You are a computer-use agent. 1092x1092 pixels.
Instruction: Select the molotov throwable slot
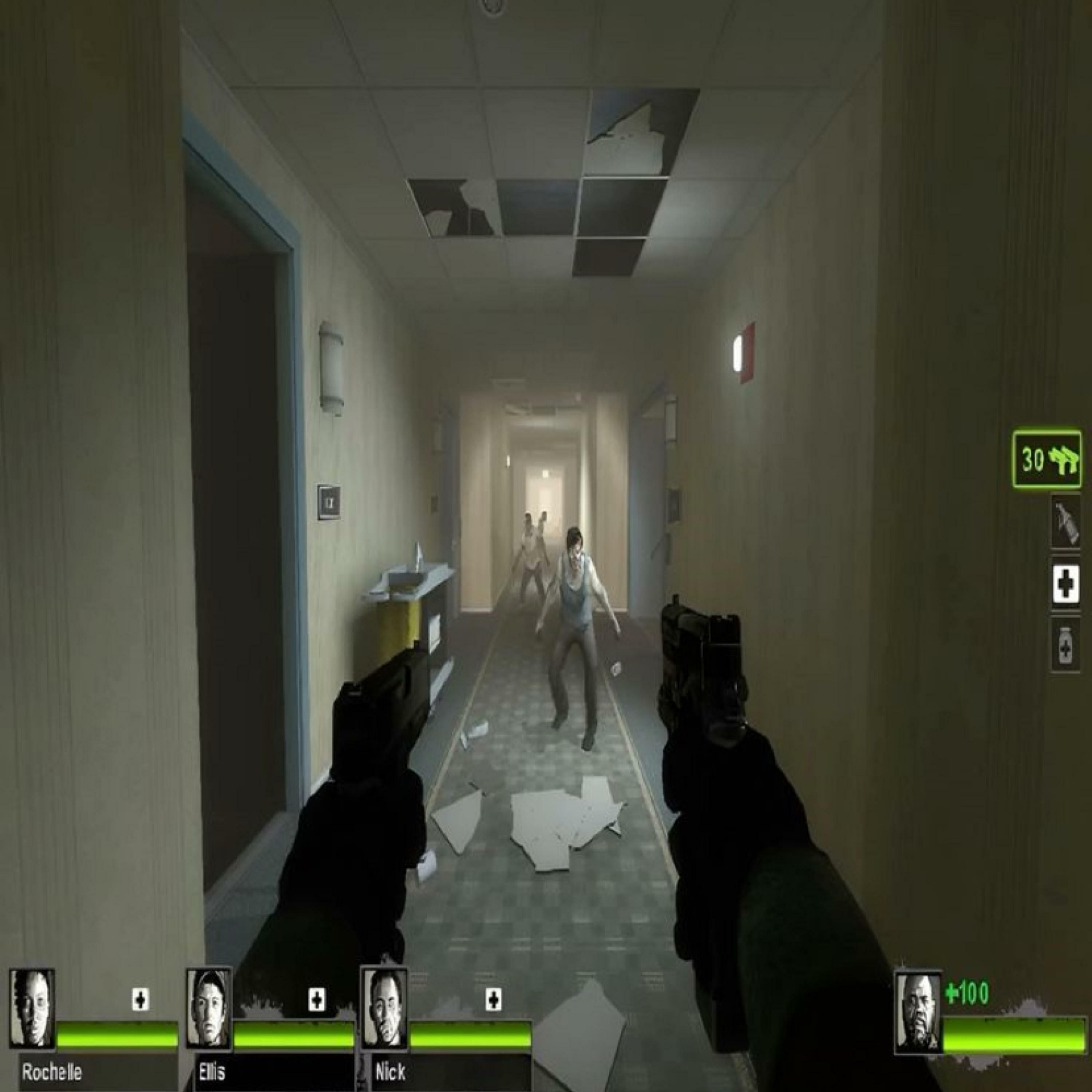1065,522
